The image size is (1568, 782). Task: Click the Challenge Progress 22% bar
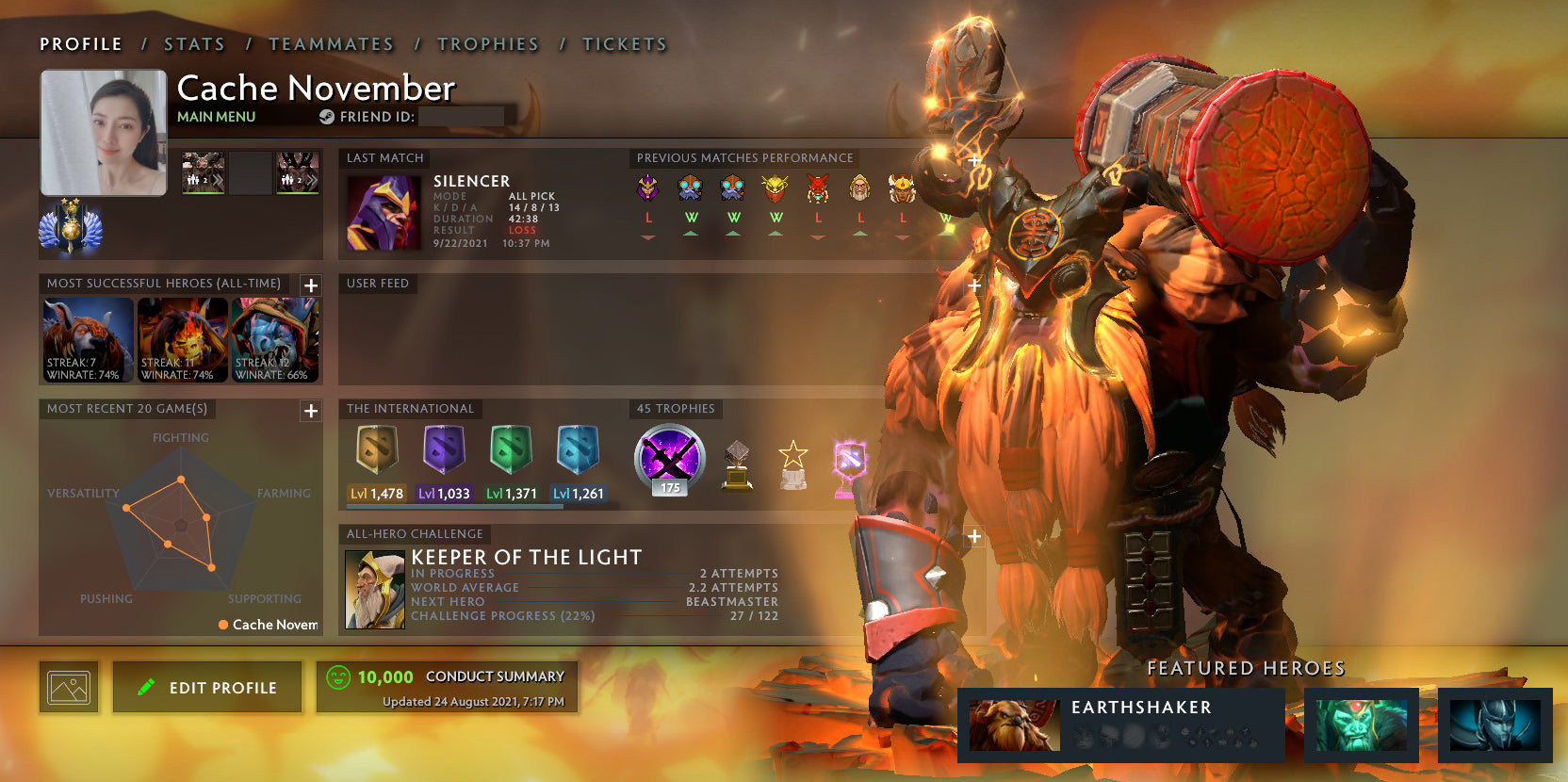point(503,615)
